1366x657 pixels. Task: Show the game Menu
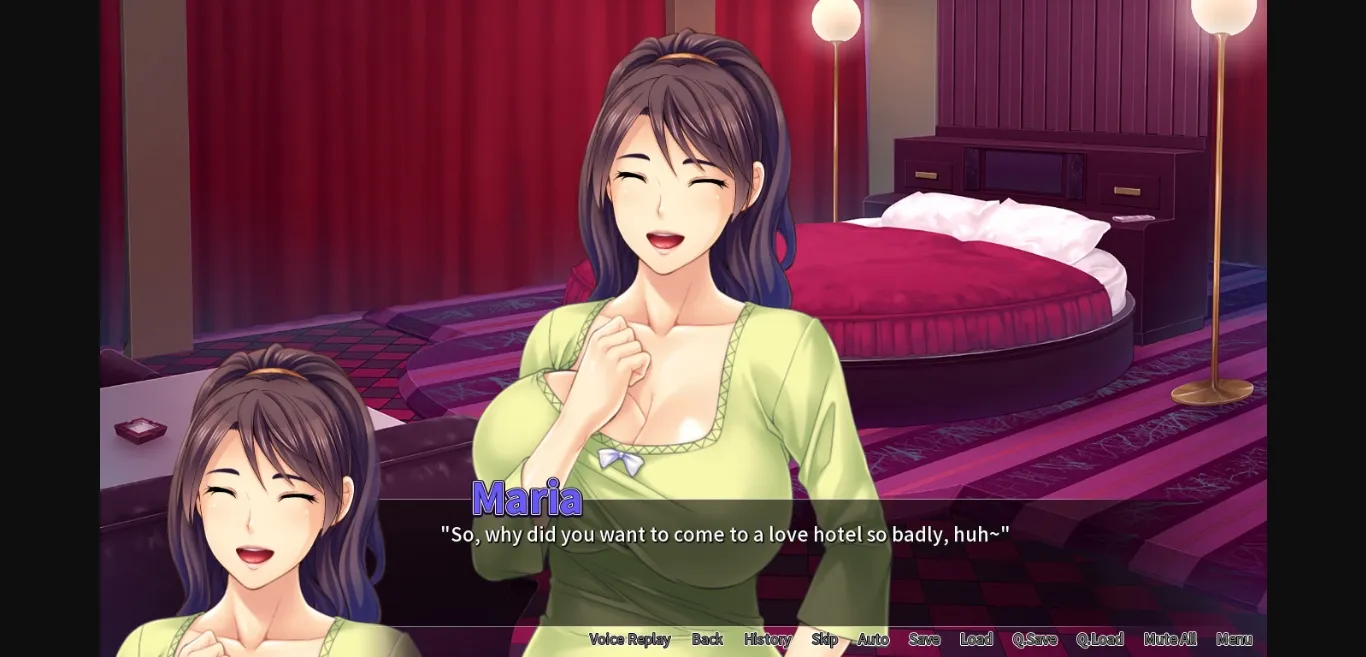1234,639
